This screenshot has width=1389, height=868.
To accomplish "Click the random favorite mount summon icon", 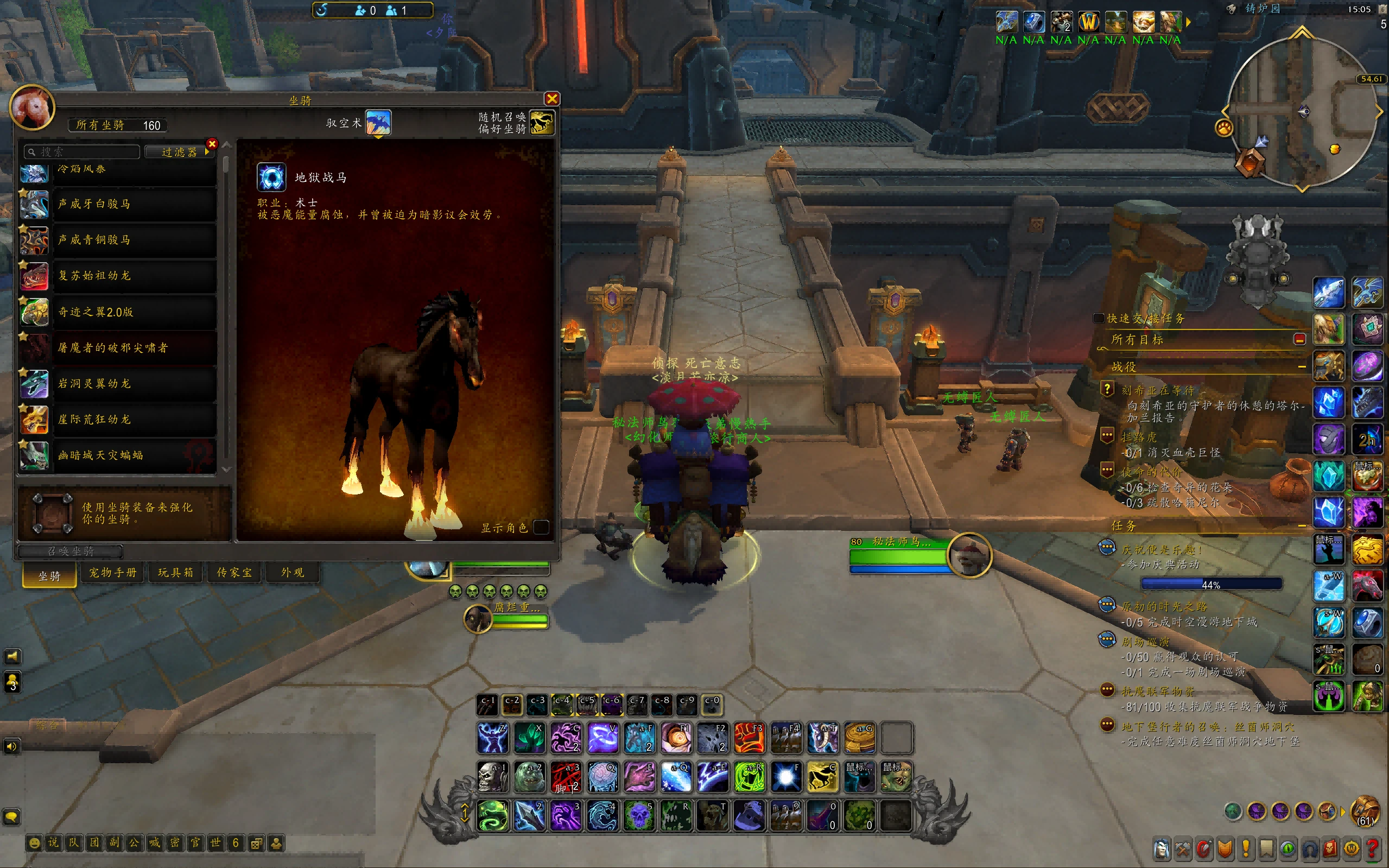I will click(541, 122).
